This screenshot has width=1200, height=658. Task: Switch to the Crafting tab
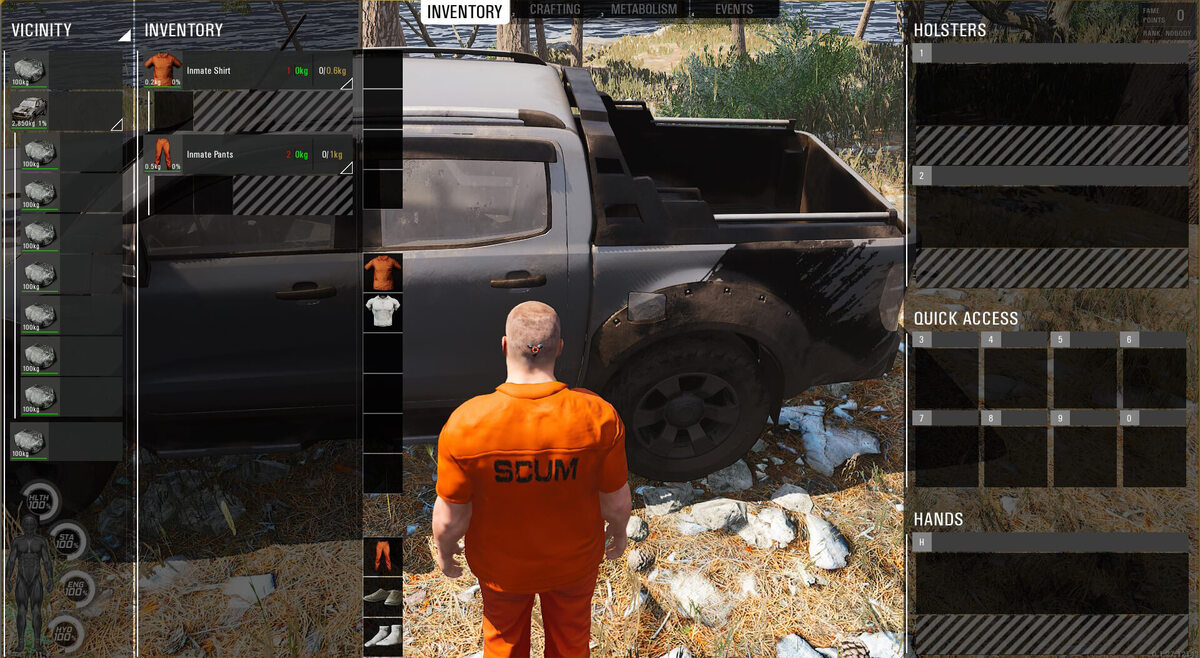[555, 10]
